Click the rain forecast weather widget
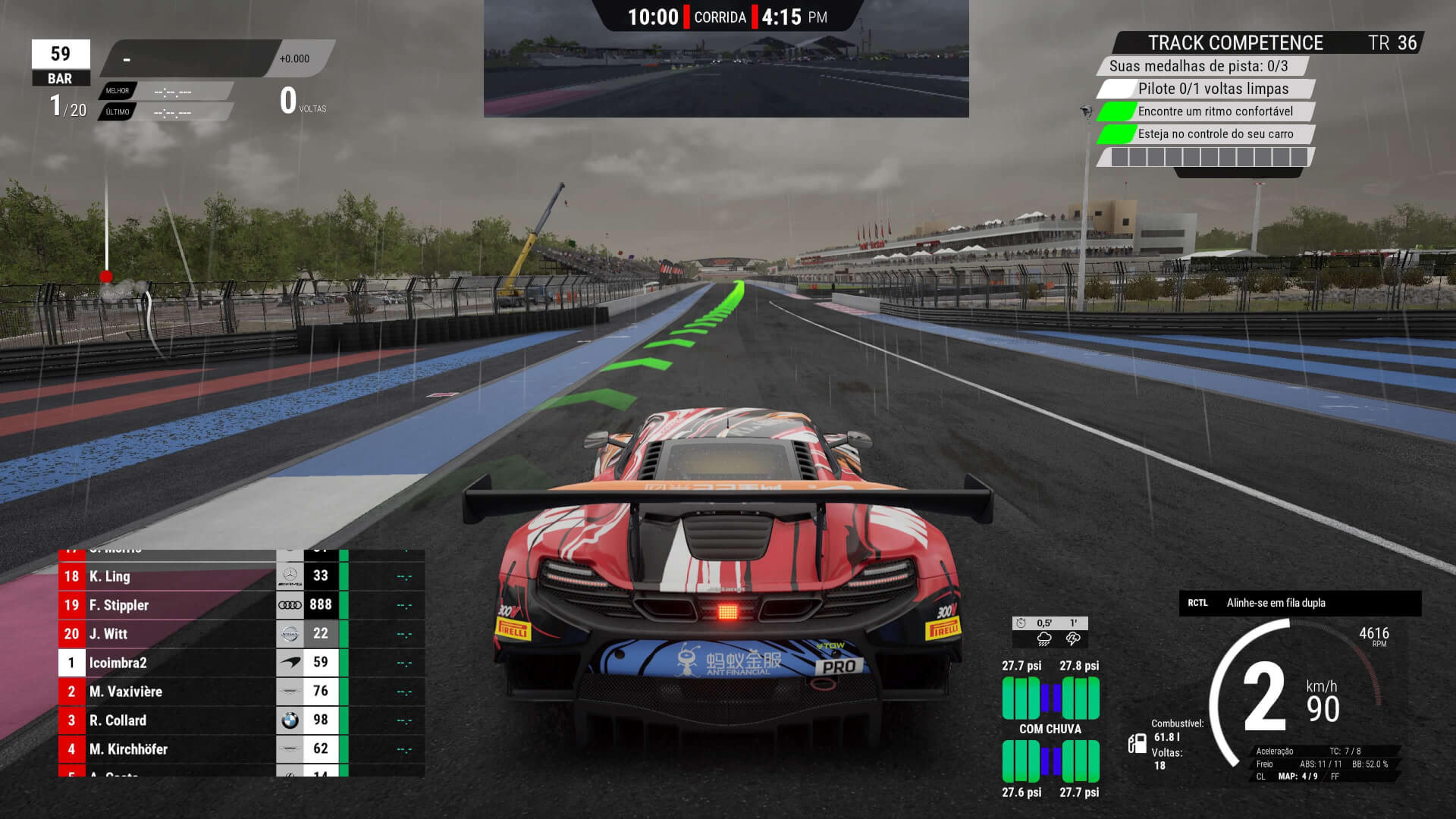Screen dimensions: 1456x819 [x=1050, y=632]
